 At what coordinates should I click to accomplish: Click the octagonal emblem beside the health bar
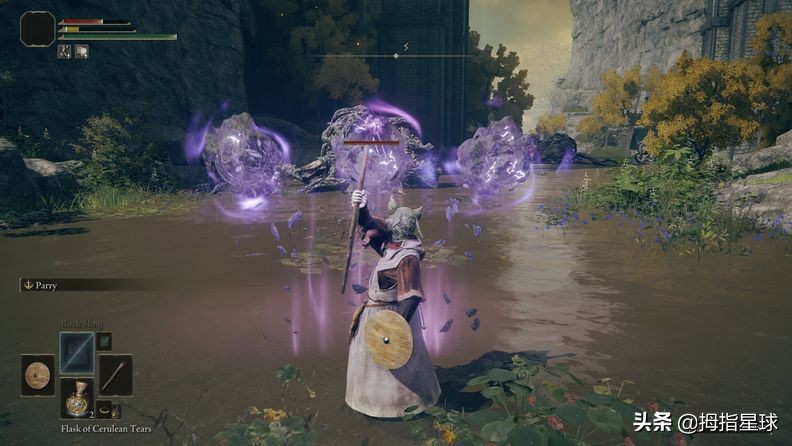(38, 29)
